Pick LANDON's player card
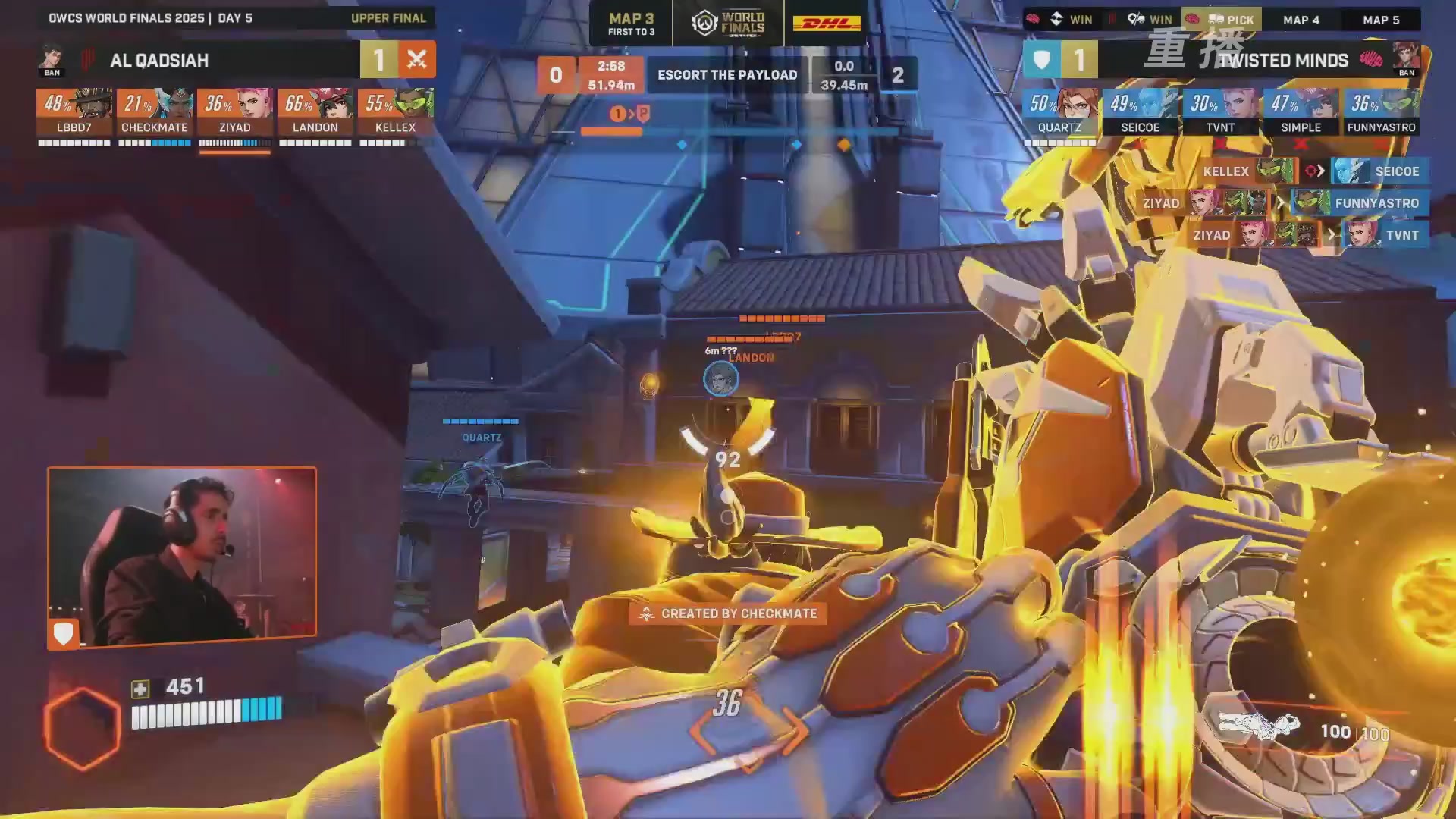The height and width of the screenshot is (819, 1456). [x=315, y=112]
